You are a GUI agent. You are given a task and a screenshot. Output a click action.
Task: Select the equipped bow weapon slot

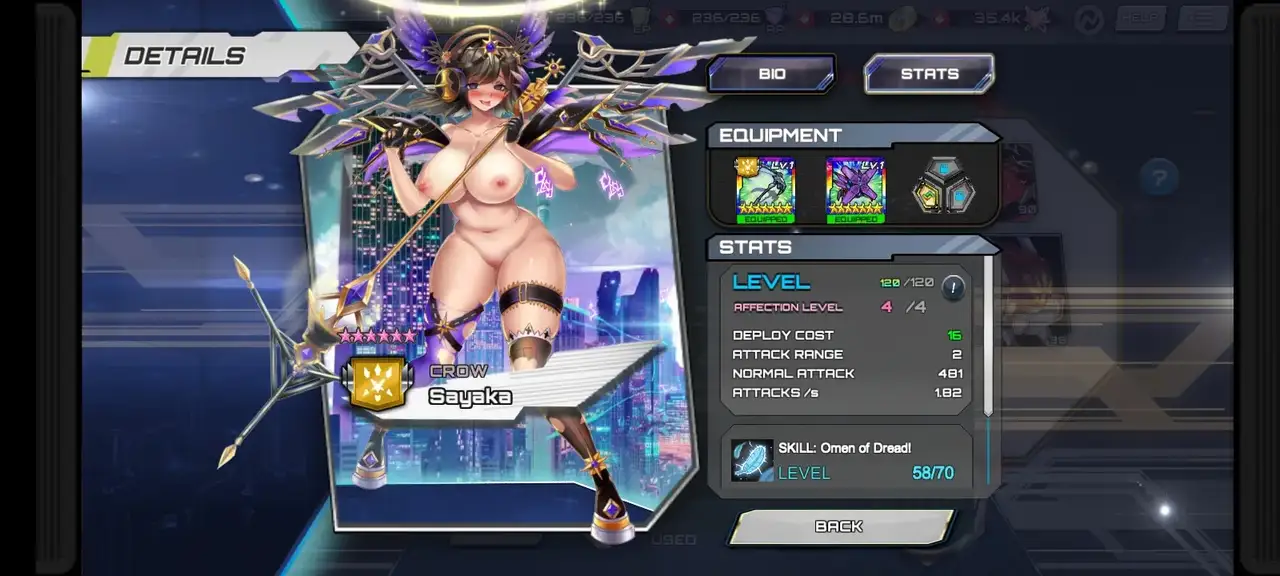coord(766,189)
